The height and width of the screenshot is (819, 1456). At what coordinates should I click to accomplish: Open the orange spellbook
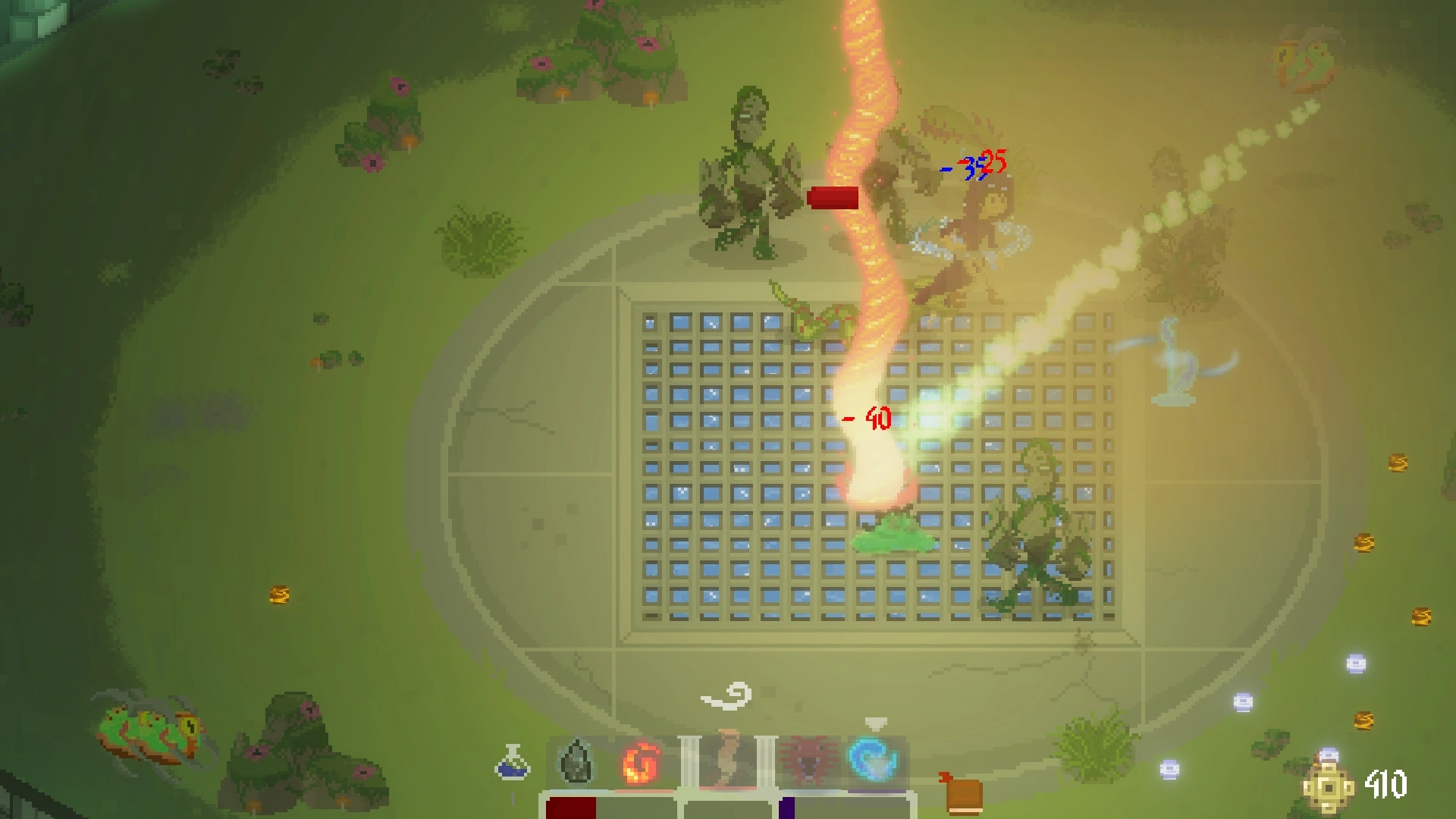coord(962,793)
